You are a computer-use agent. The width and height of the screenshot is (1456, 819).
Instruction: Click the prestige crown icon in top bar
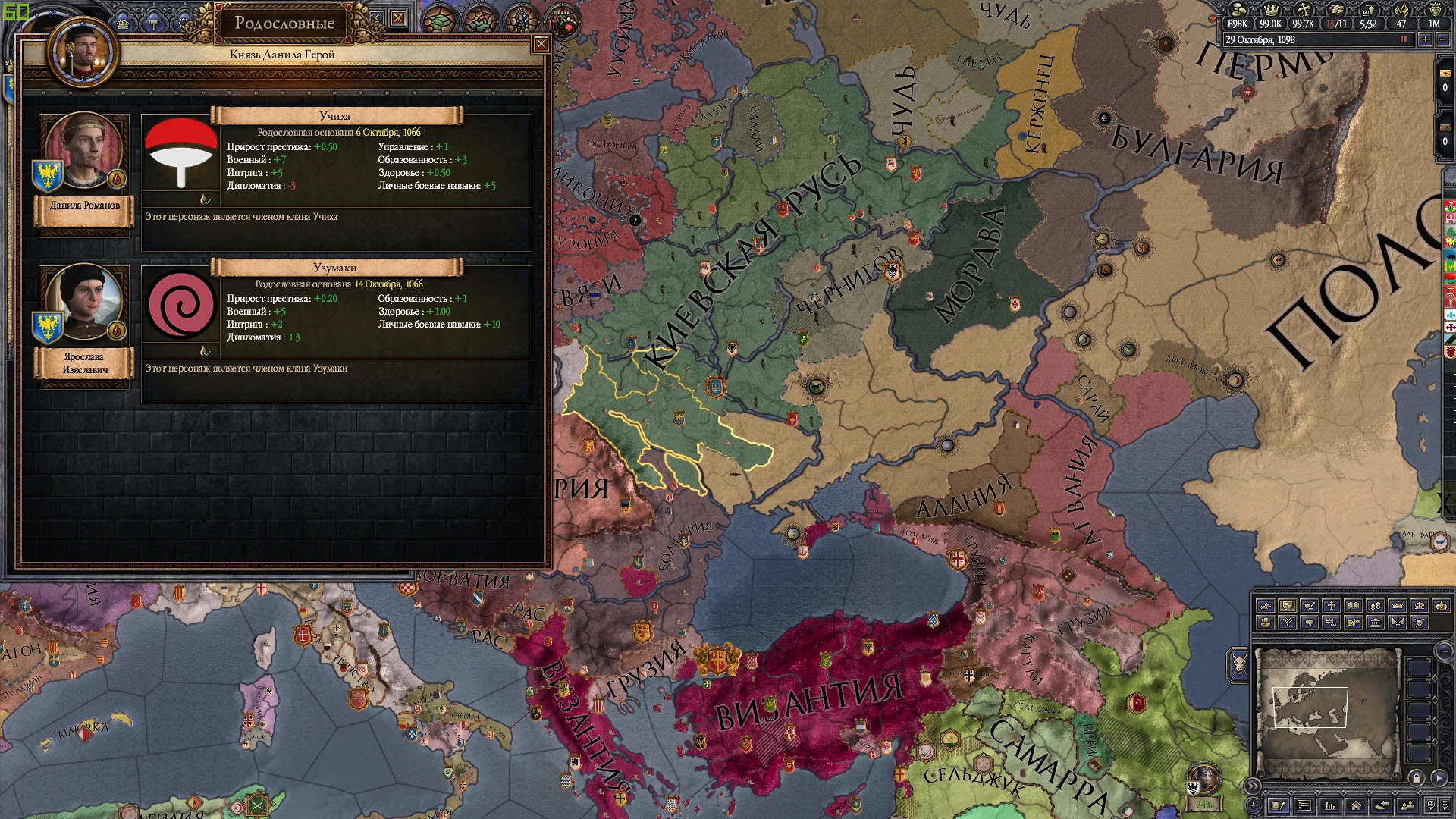tap(1272, 10)
